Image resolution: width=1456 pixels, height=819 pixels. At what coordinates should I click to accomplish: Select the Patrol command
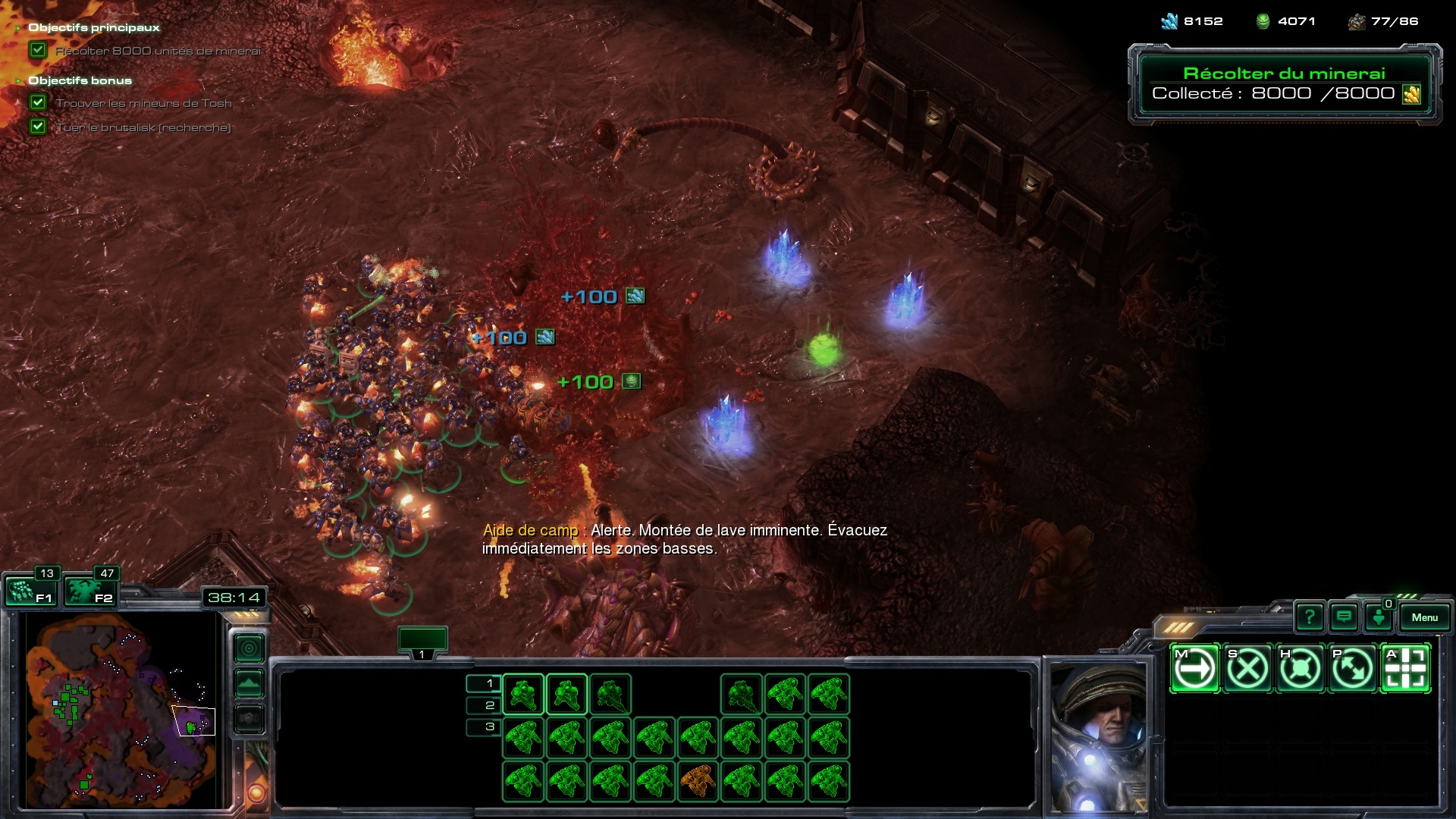point(1352,669)
